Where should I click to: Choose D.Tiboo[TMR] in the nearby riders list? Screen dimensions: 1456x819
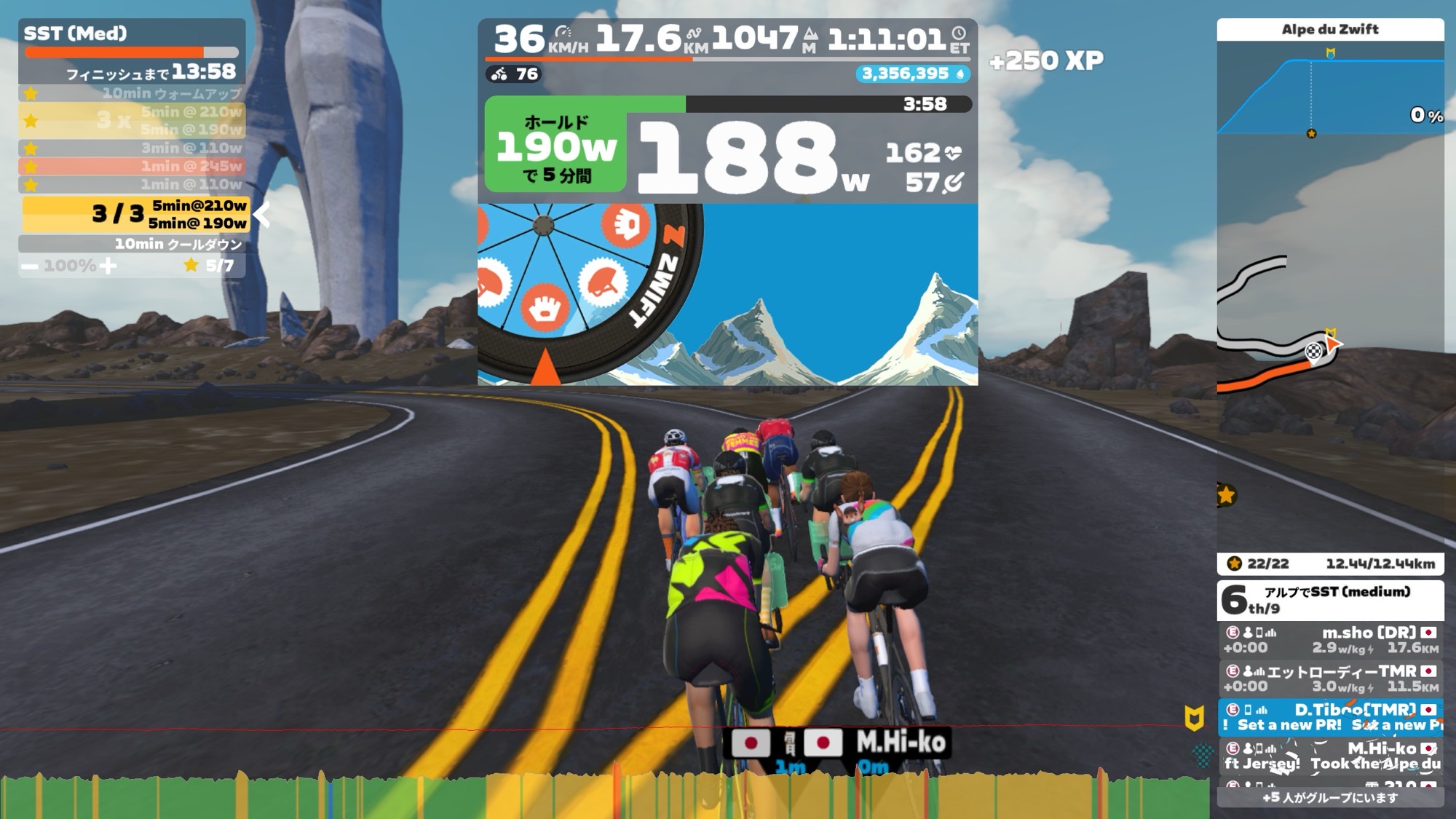pos(1329,717)
